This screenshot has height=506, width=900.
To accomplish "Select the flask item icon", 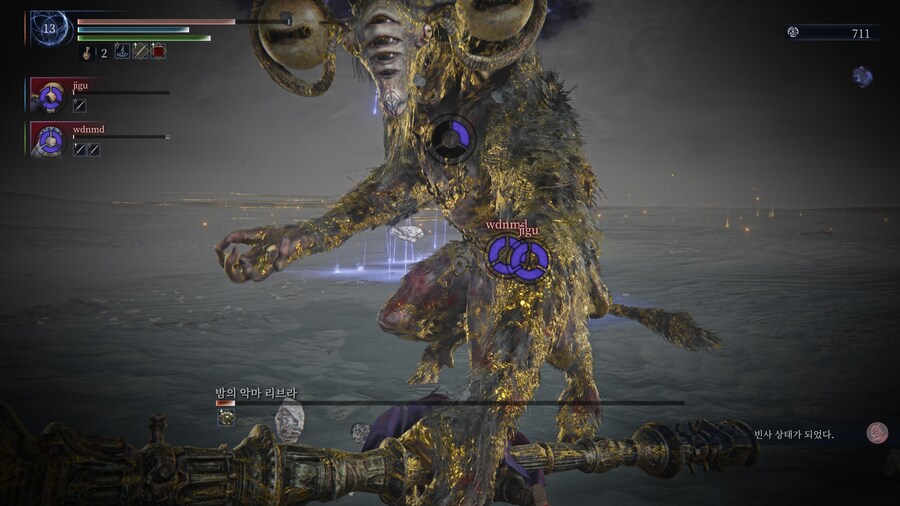I will pyautogui.click(x=87, y=52).
